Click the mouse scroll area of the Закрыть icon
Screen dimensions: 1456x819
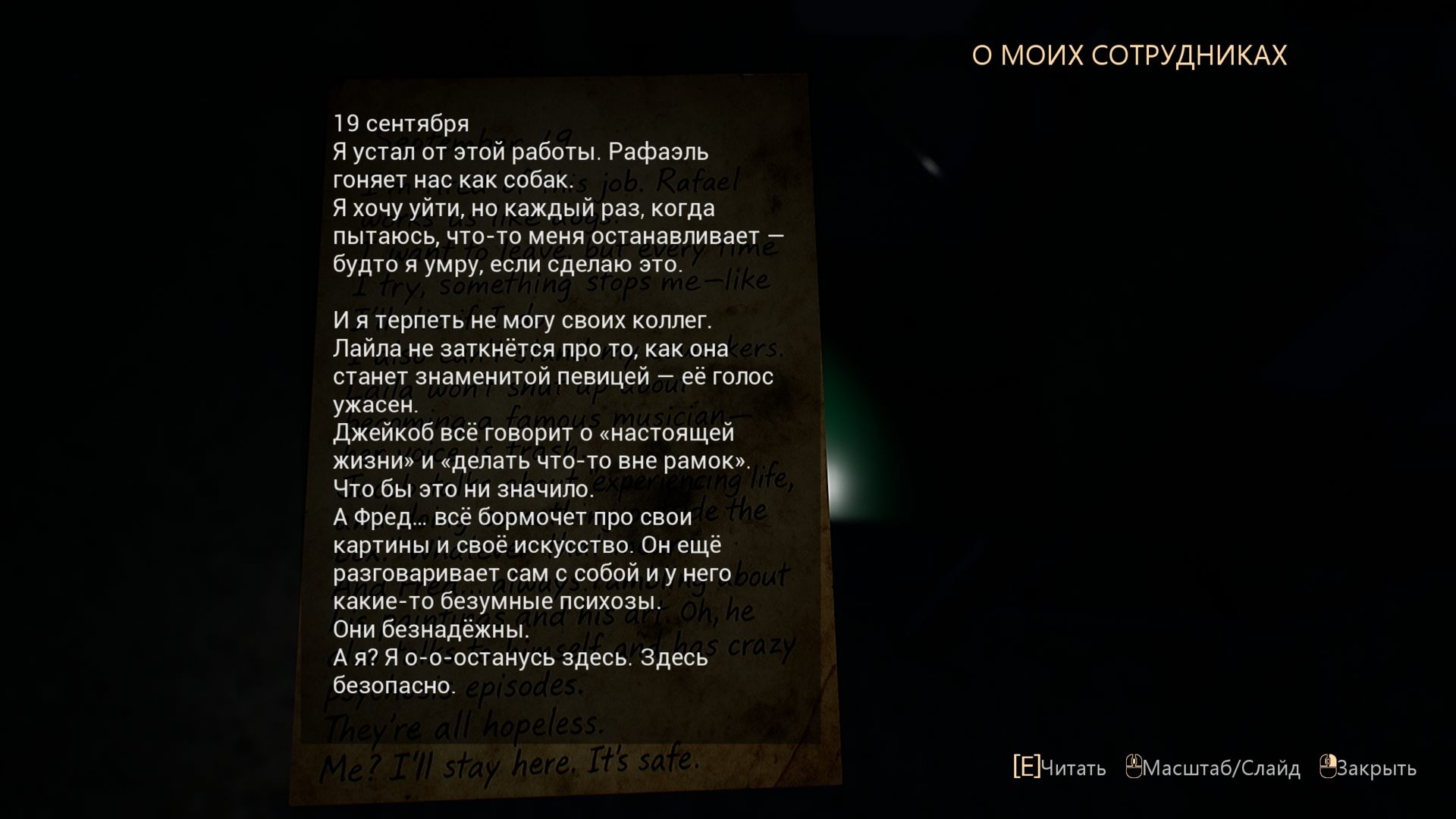1326,760
